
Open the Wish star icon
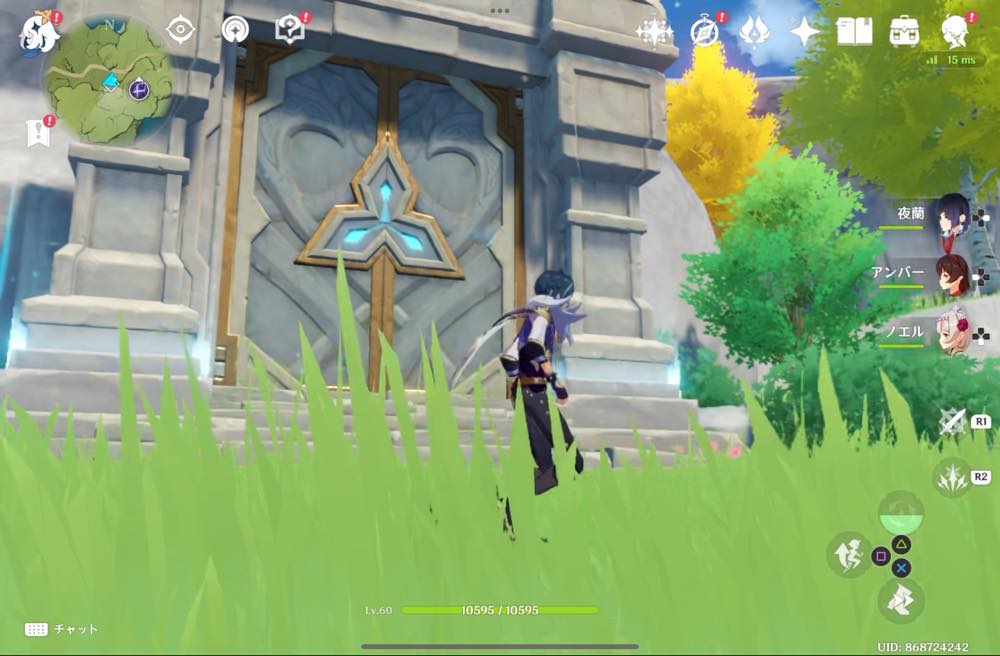point(804,32)
